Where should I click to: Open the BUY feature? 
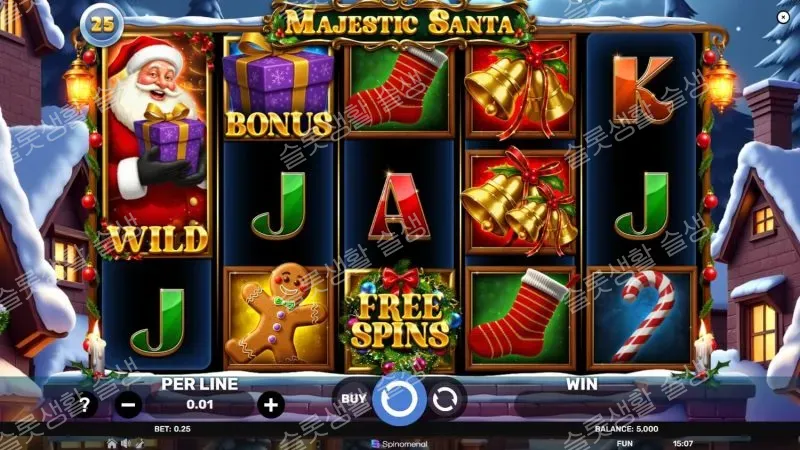(353, 398)
